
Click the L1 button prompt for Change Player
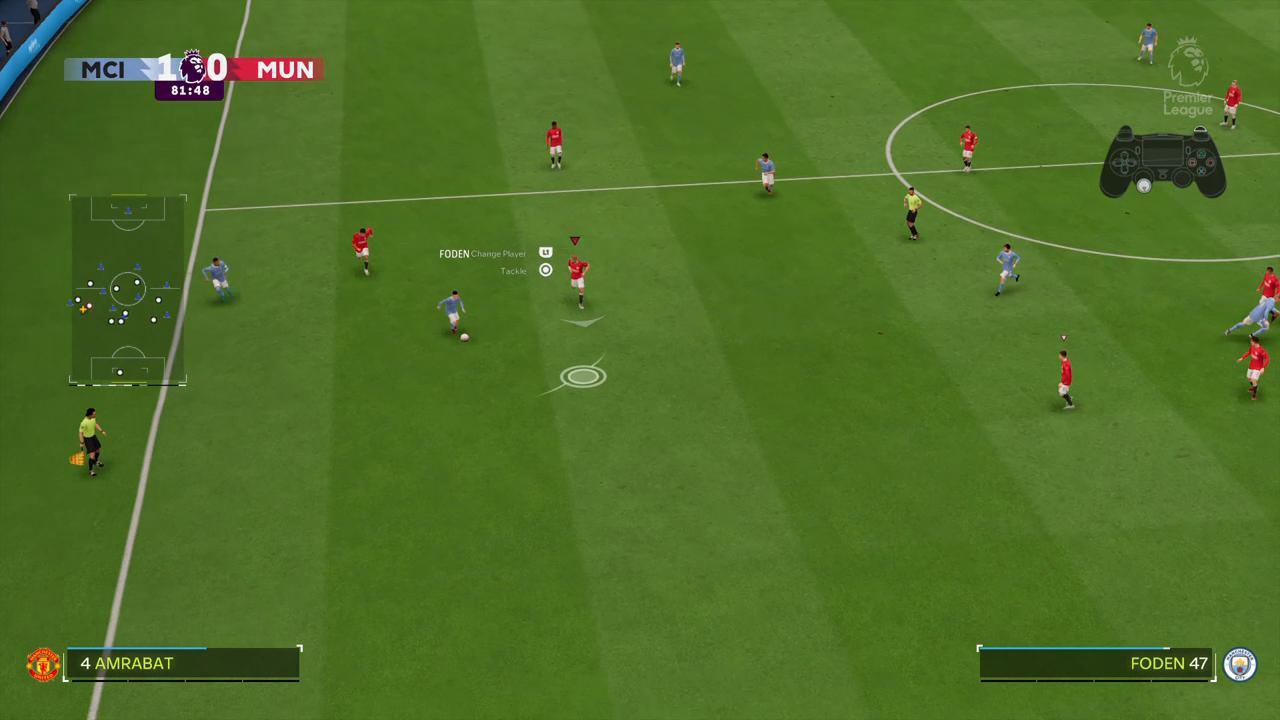(545, 252)
